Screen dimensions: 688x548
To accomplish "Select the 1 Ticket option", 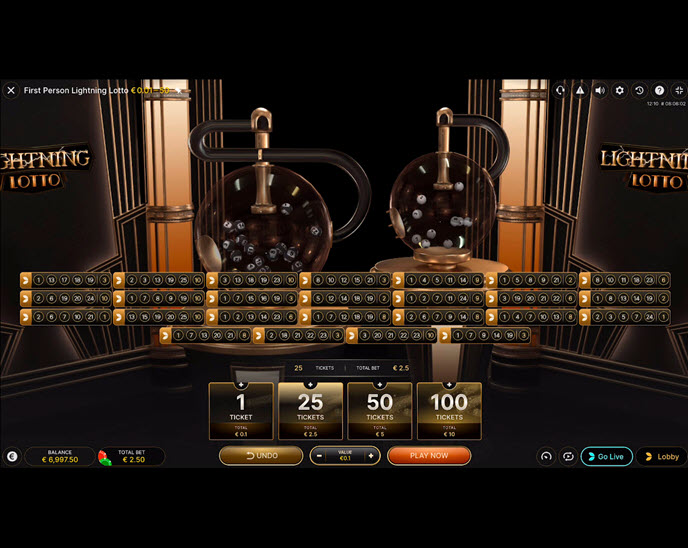I will click(x=240, y=410).
